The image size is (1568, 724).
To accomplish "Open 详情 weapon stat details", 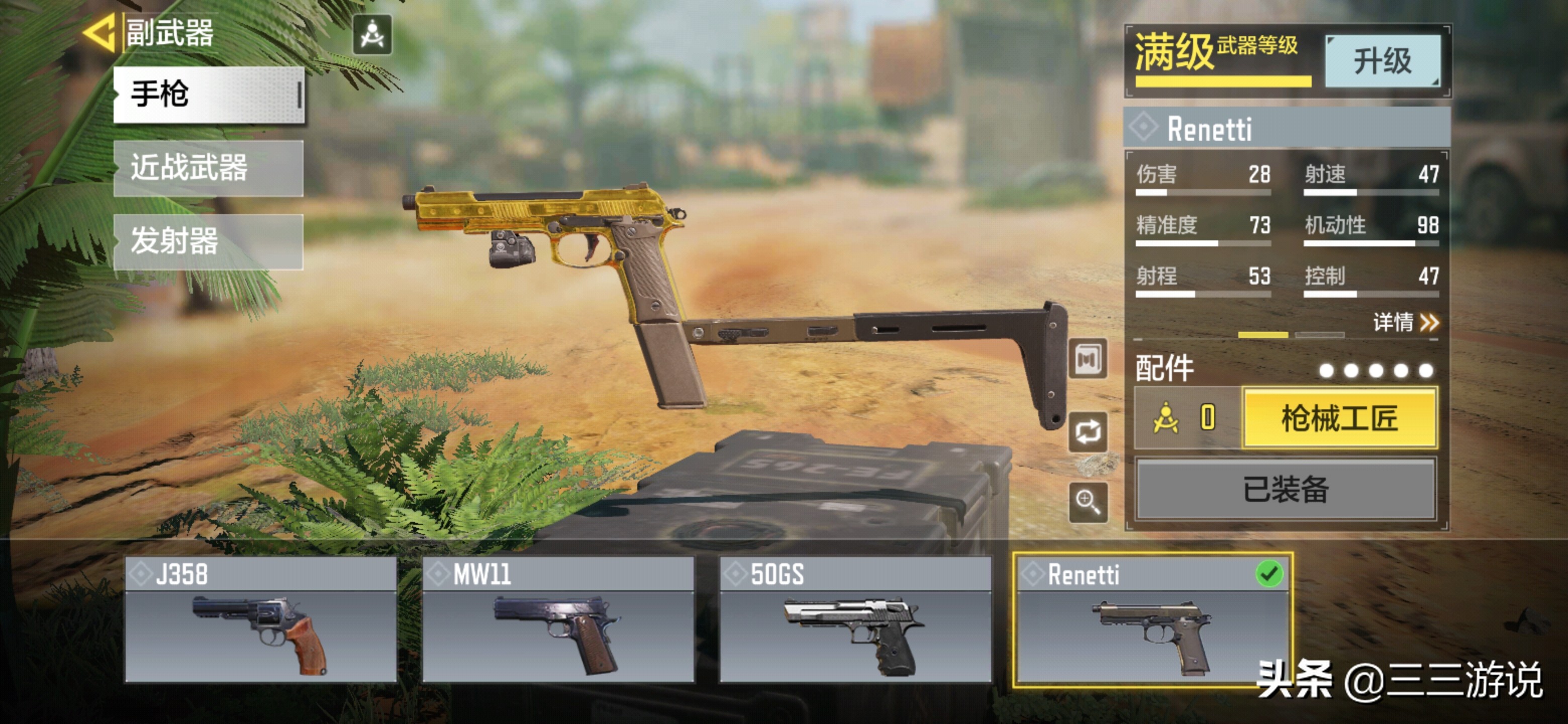I will (x=1405, y=321).
